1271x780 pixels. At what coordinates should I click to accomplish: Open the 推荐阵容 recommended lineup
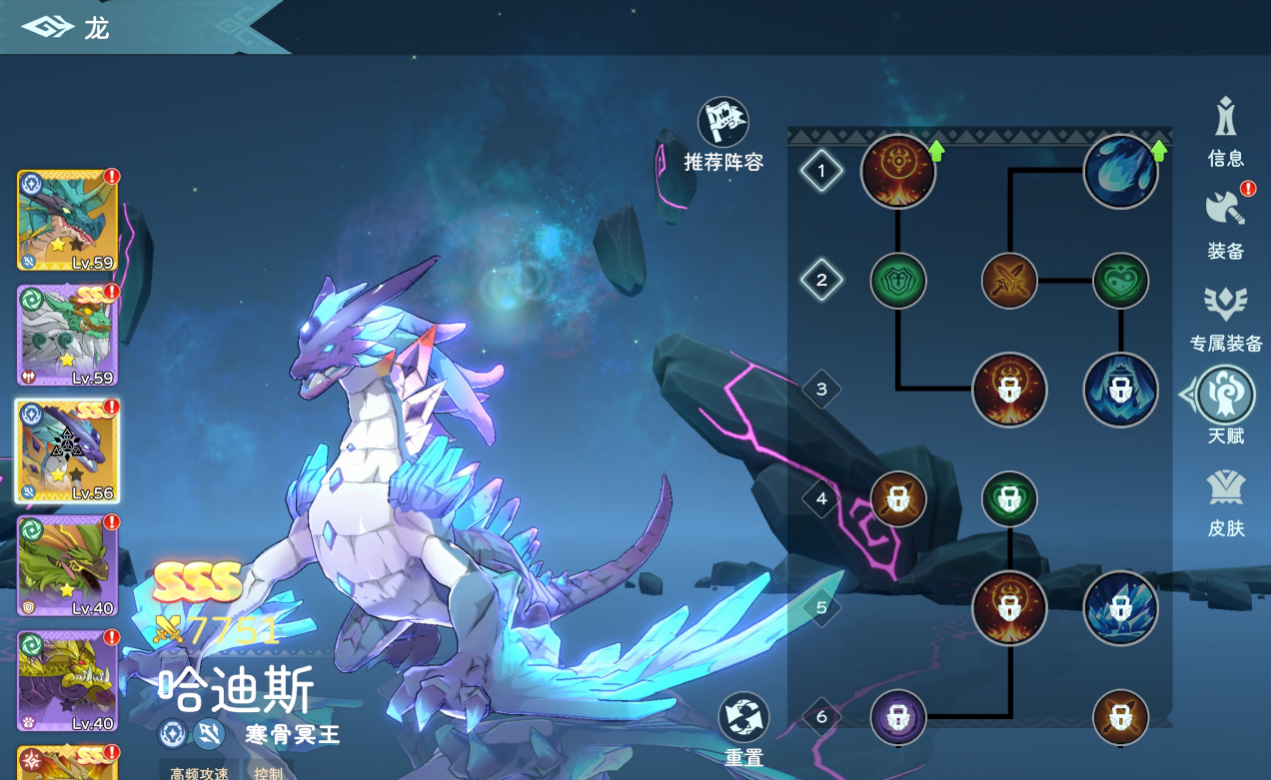723,123
